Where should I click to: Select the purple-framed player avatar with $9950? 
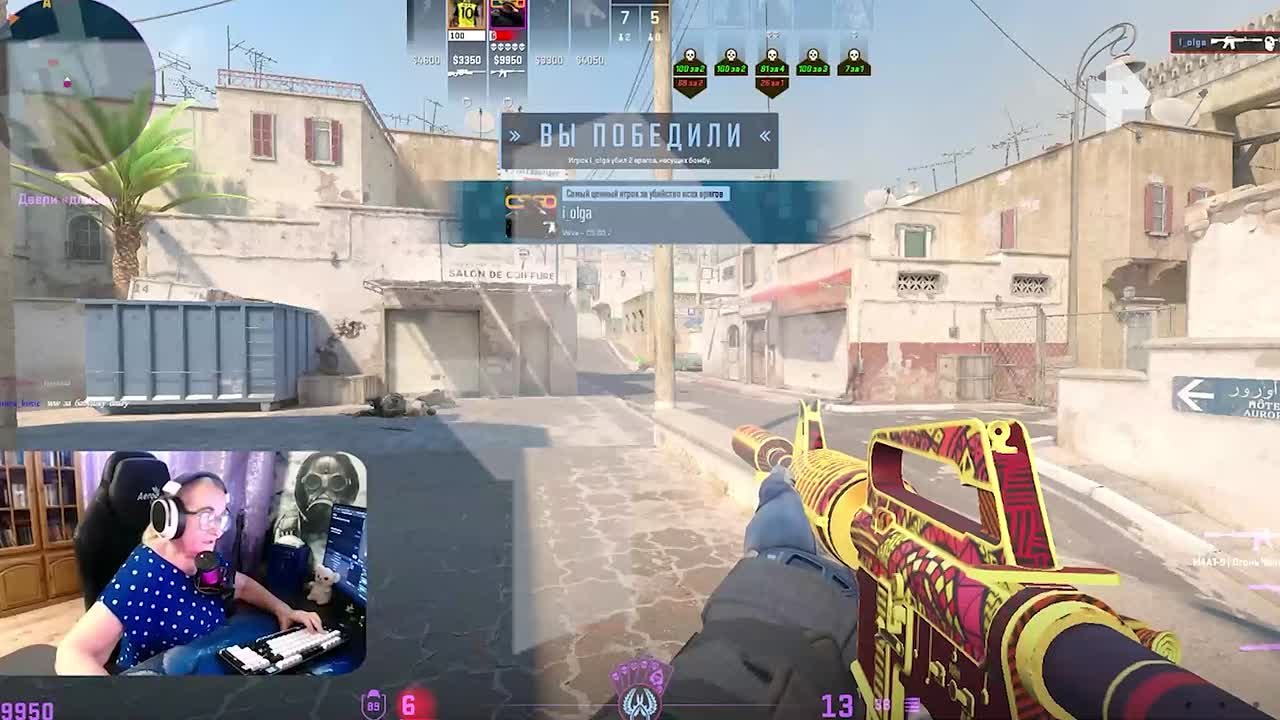[507, 15]
